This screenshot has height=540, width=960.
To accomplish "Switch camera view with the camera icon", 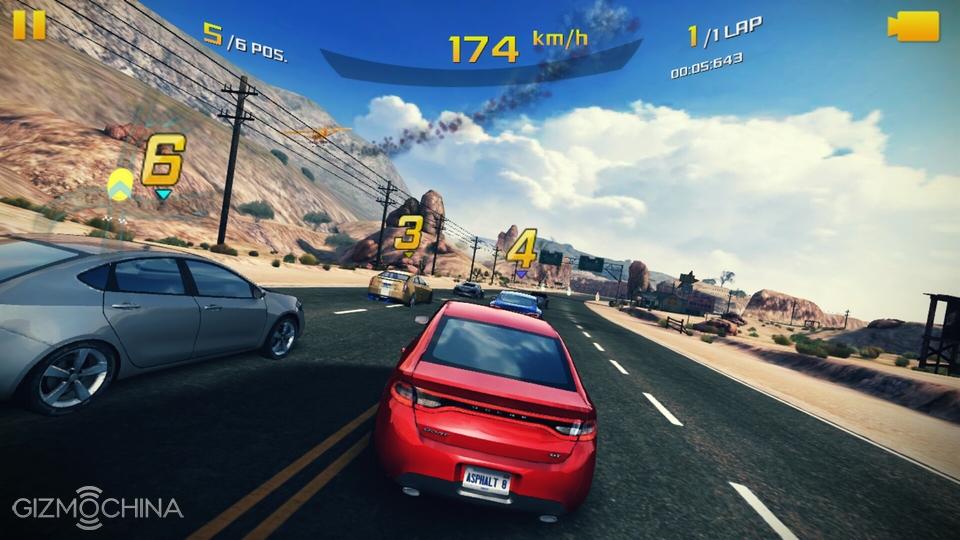I will coord(914,26).
